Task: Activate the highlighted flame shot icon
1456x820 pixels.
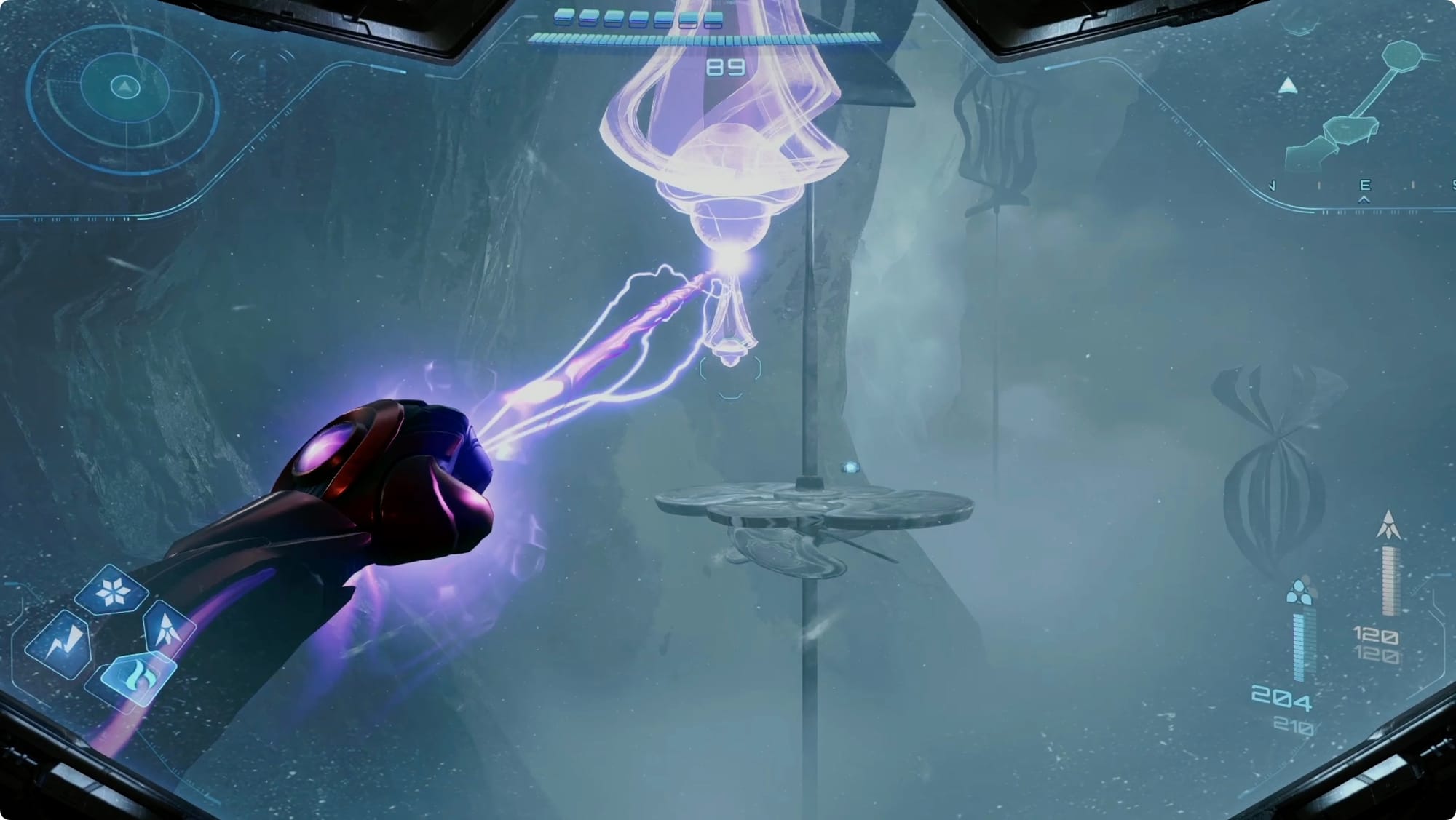Action: click(x=137, y=679)
